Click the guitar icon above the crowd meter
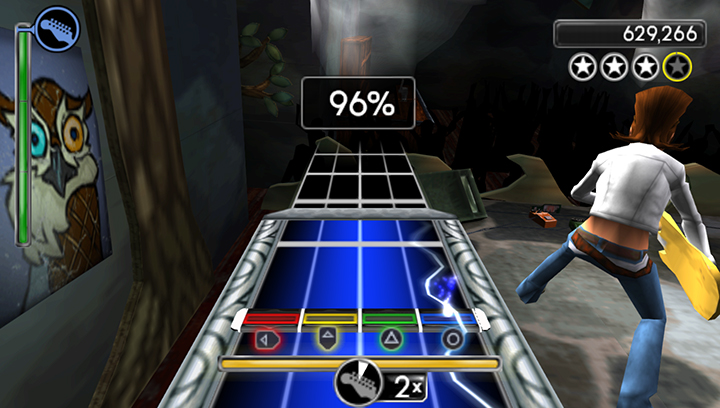The image size is (720, 408). pos(56,27)
